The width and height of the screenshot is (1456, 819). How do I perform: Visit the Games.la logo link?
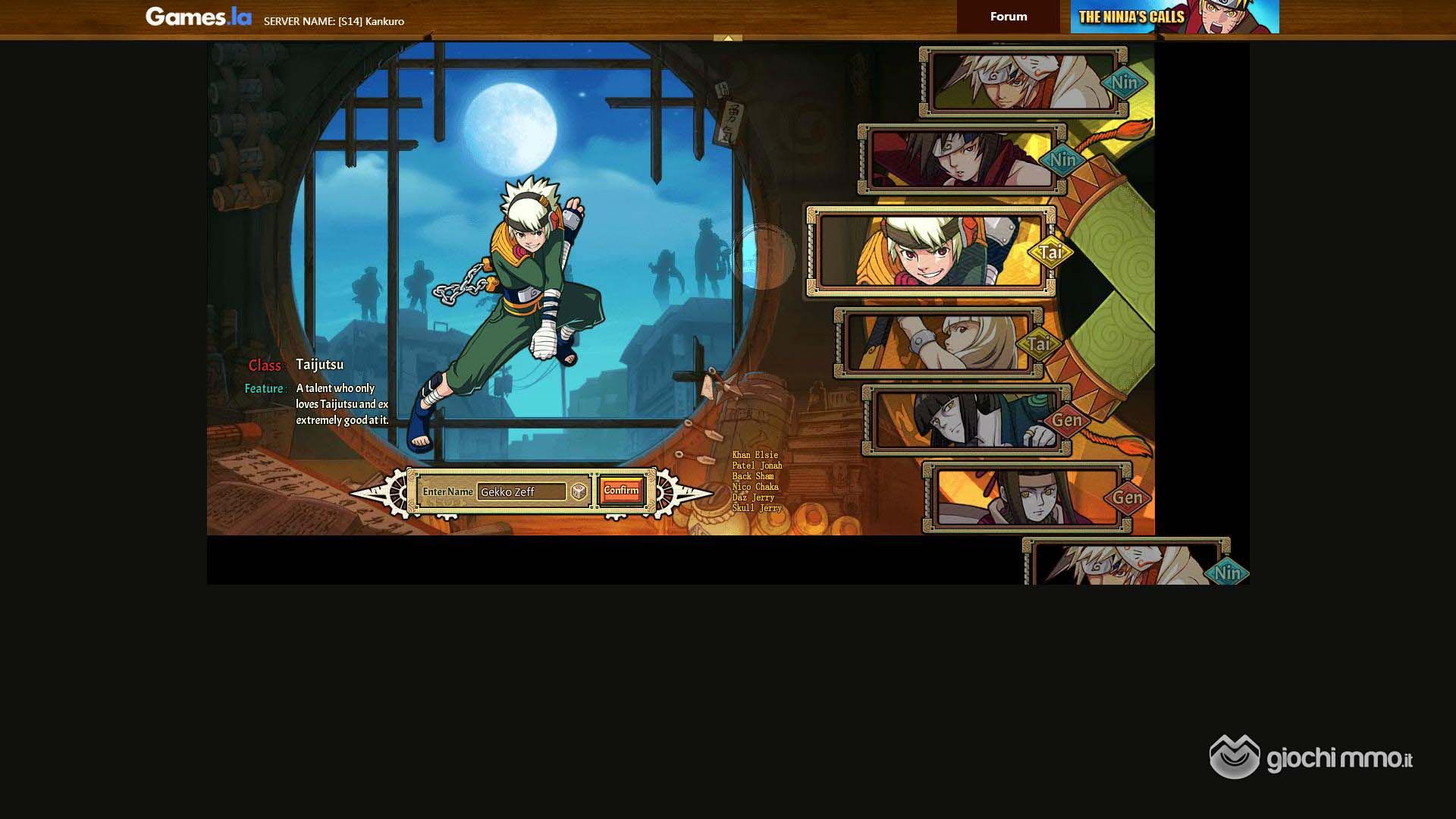click(x=198, y=17)
